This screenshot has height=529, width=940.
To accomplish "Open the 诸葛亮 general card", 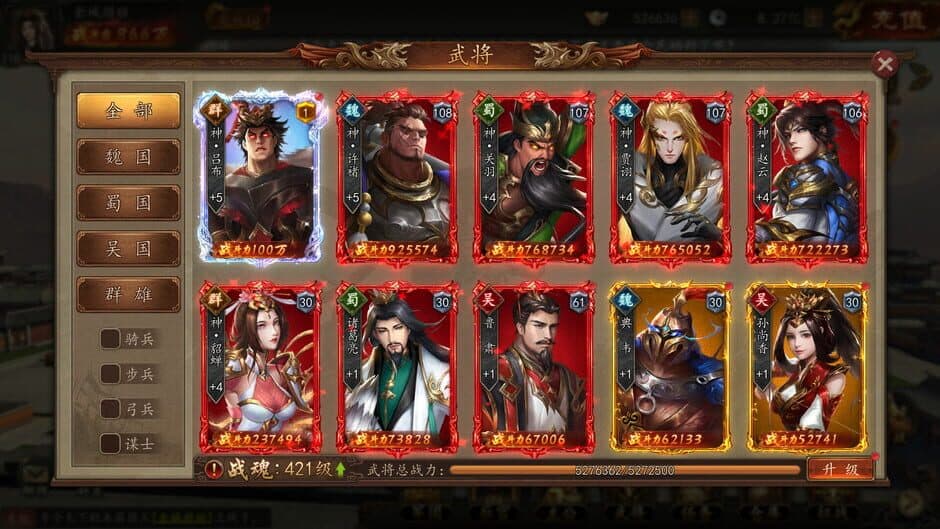I will point(397,367).
